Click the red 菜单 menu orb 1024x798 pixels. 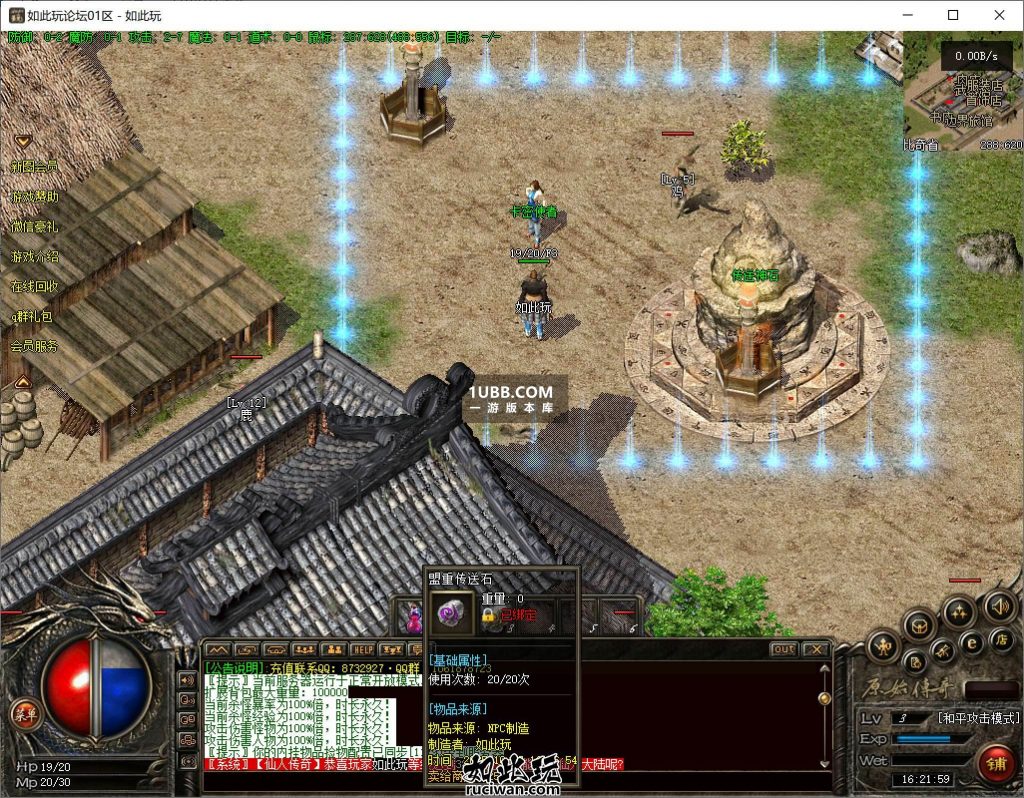click(23, 713)
